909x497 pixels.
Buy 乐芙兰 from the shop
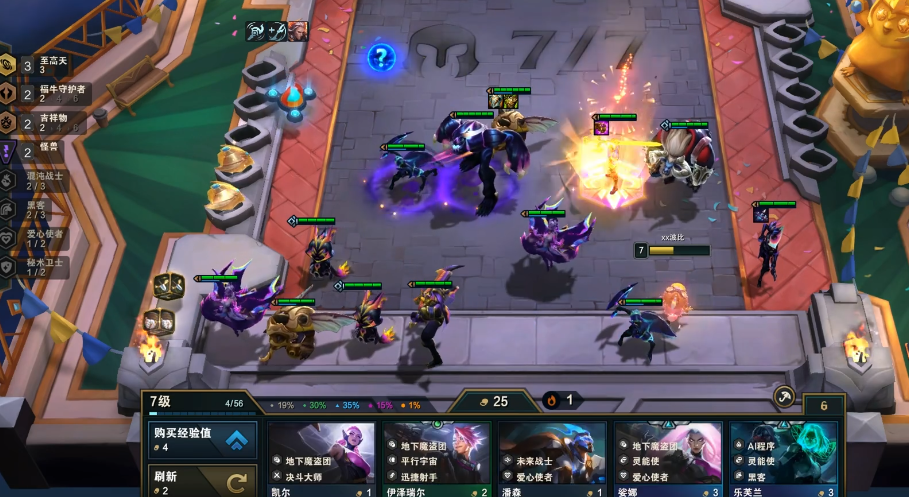tap(783, 457)
